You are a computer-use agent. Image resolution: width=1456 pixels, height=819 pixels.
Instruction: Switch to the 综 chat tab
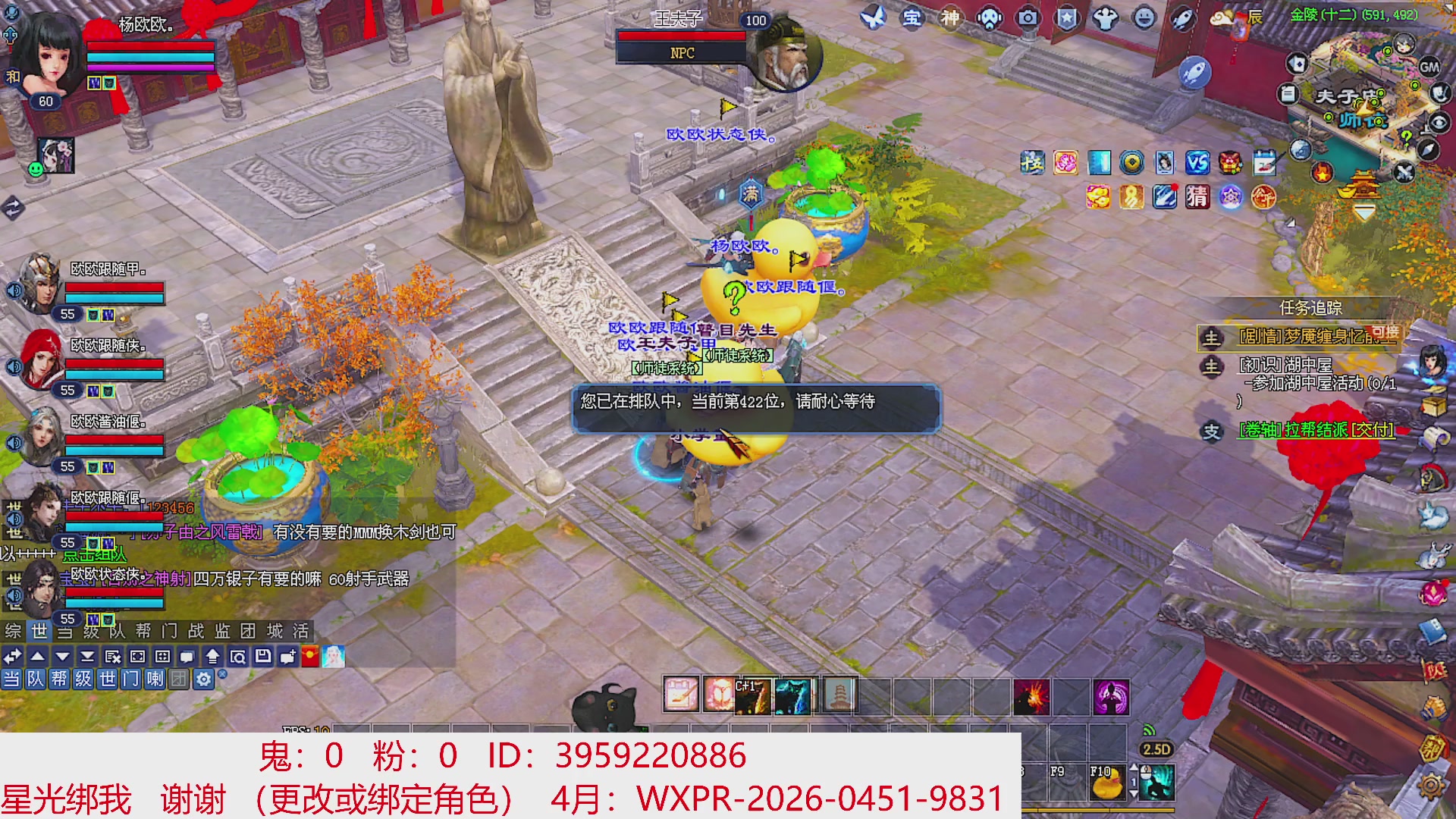[11, 632]
